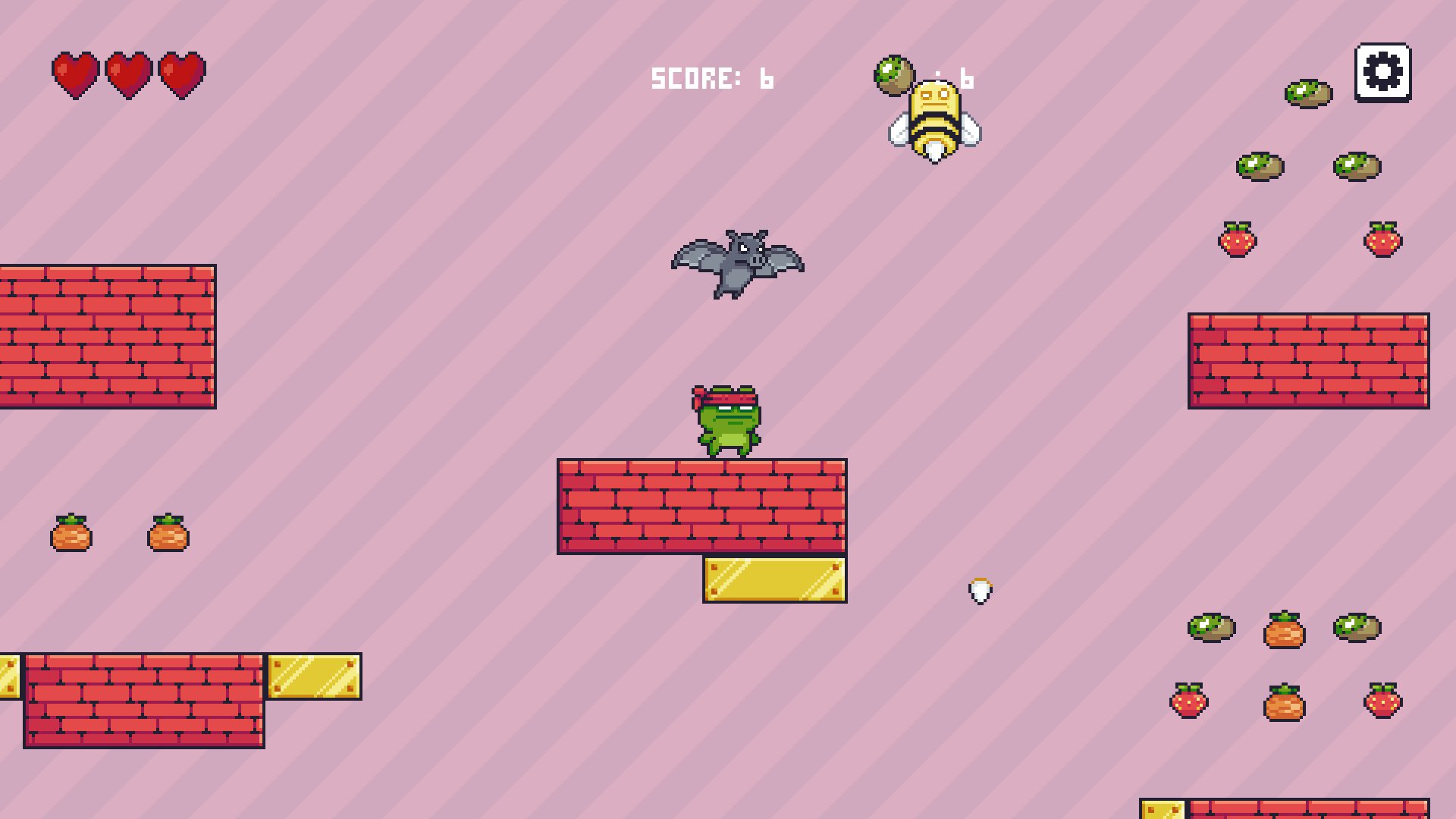Screen dimensions: 1456x819
Task: Click the kiwi counter number beside the bee
Action: tap(967, 78)
